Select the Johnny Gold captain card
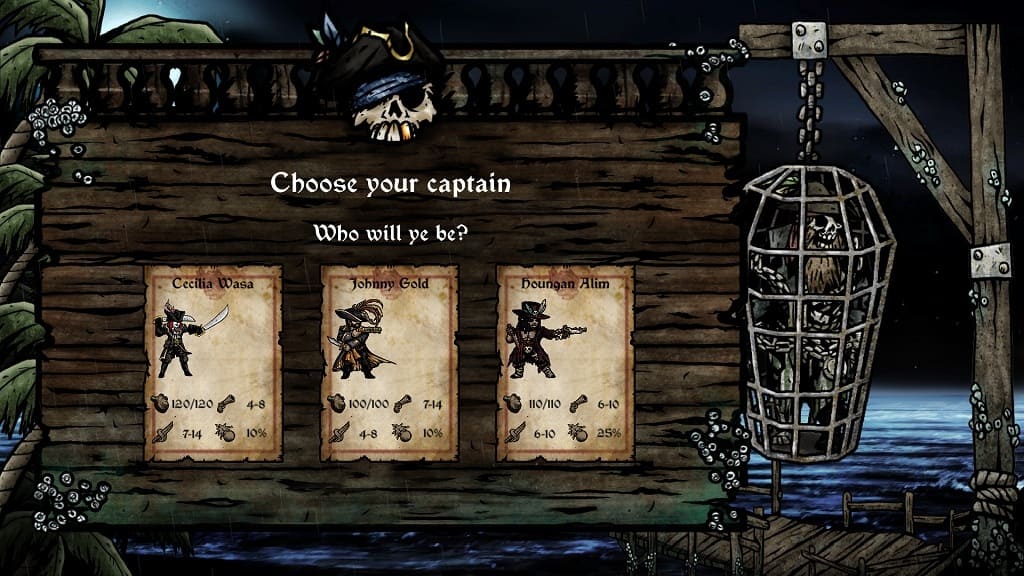The width and height of the screenshot is (1024, 576). (x=389, y=362)
